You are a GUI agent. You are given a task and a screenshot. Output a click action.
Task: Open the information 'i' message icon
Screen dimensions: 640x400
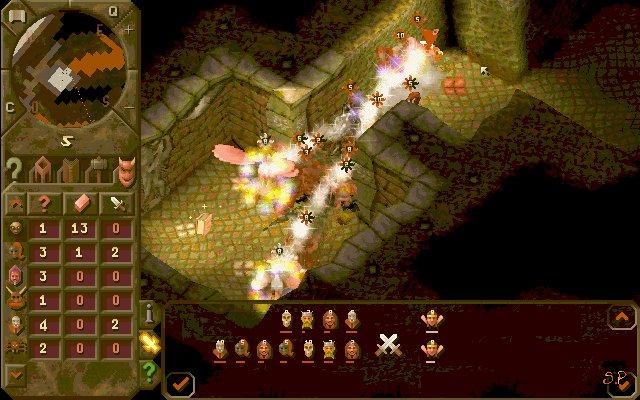pyautogui.click(x=150, y=315)
